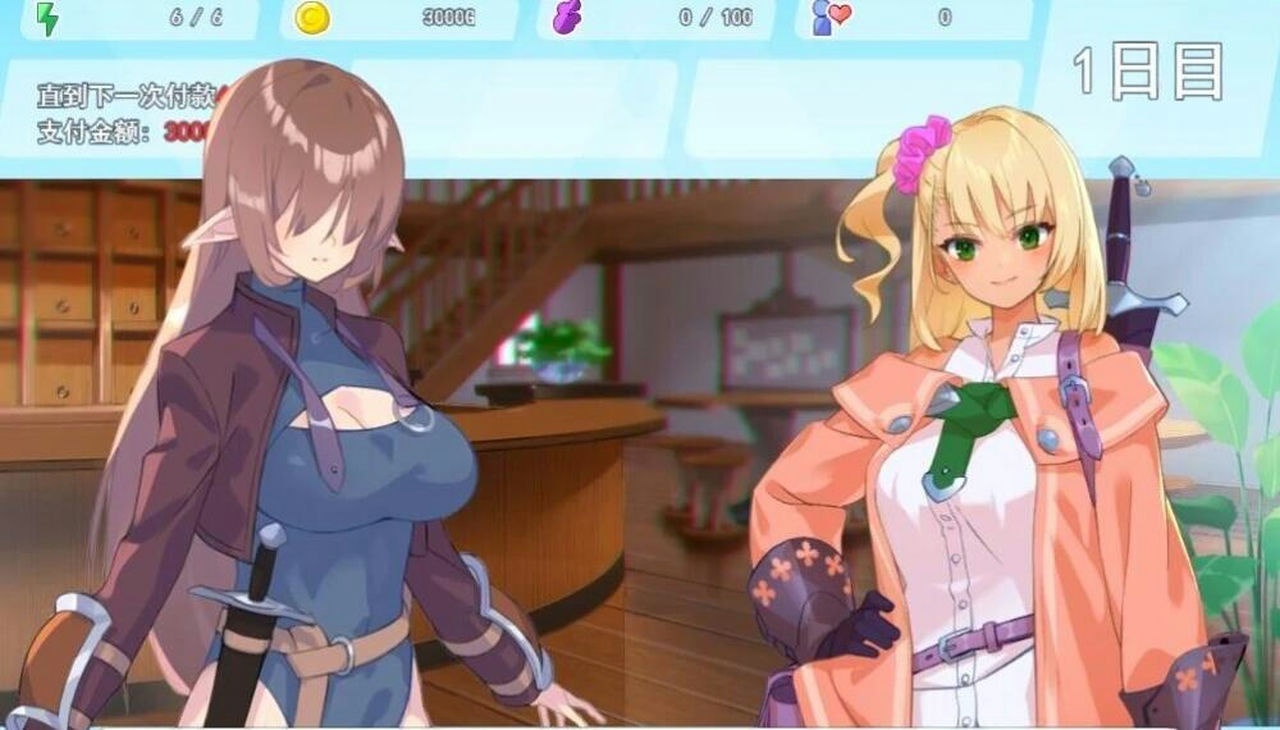Click the top HUD status bar
The width and height of the screenshot is (1280, 730).
tap(640, 17)
